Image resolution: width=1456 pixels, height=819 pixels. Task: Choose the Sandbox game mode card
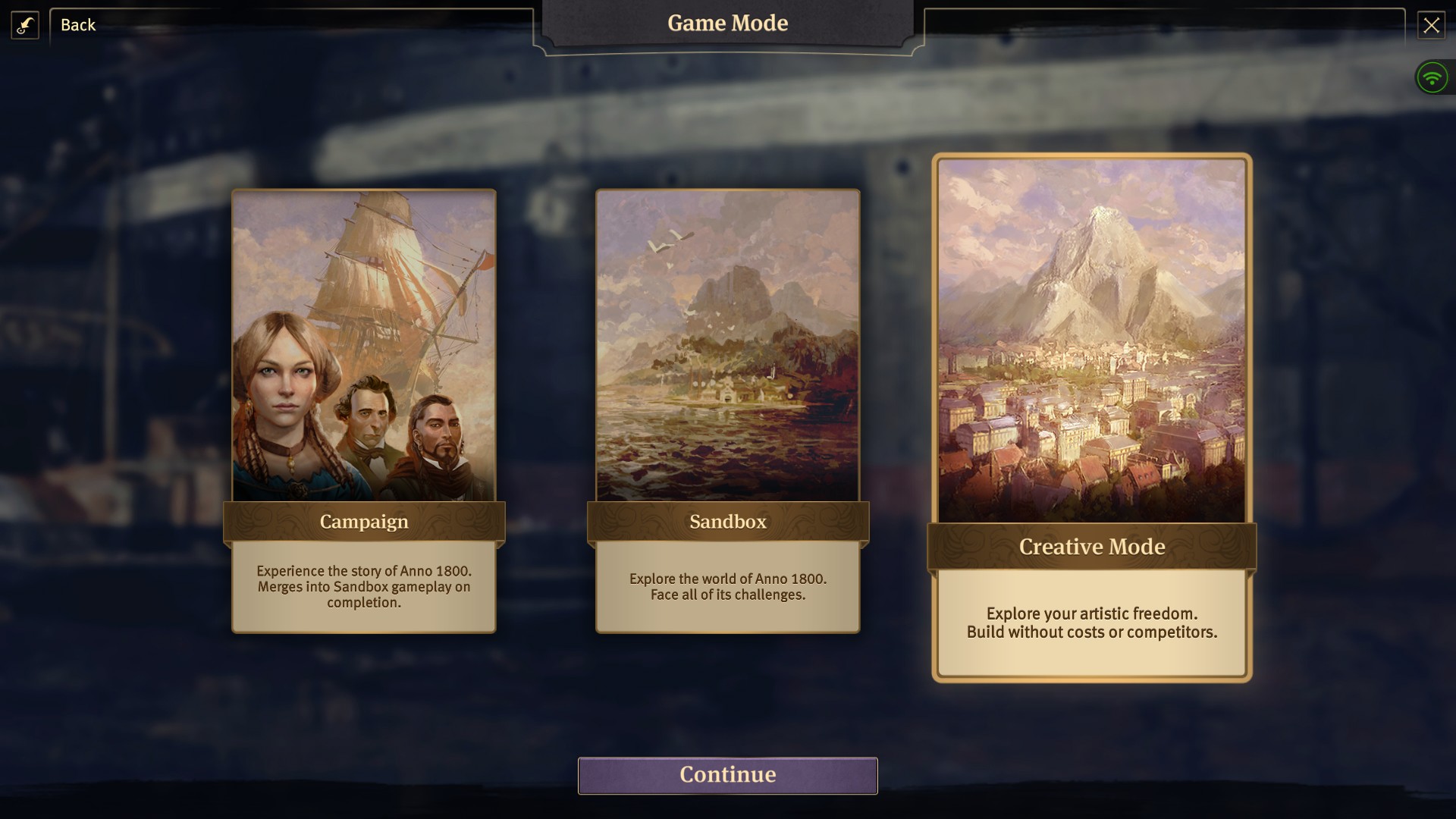click(x=728, y=409)
